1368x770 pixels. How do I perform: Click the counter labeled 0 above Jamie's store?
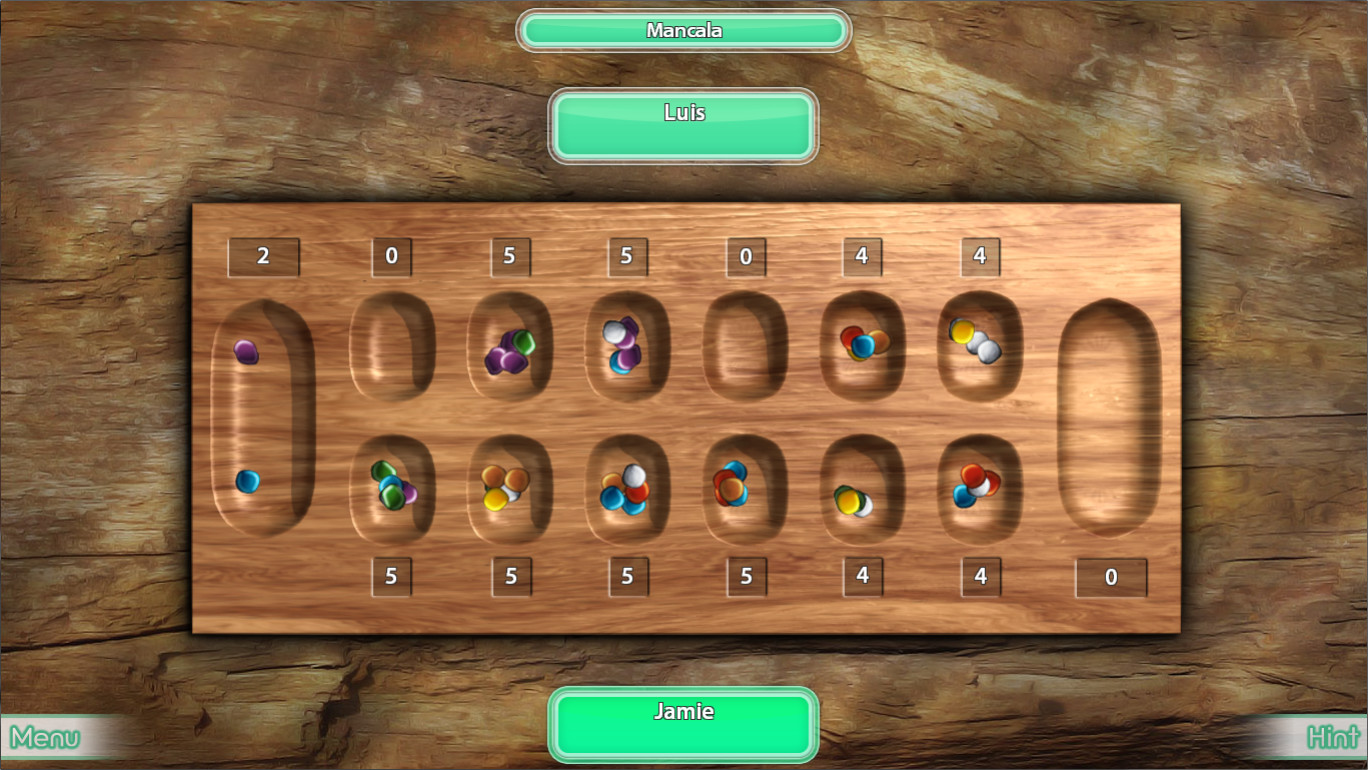(x=1112, y=577)
